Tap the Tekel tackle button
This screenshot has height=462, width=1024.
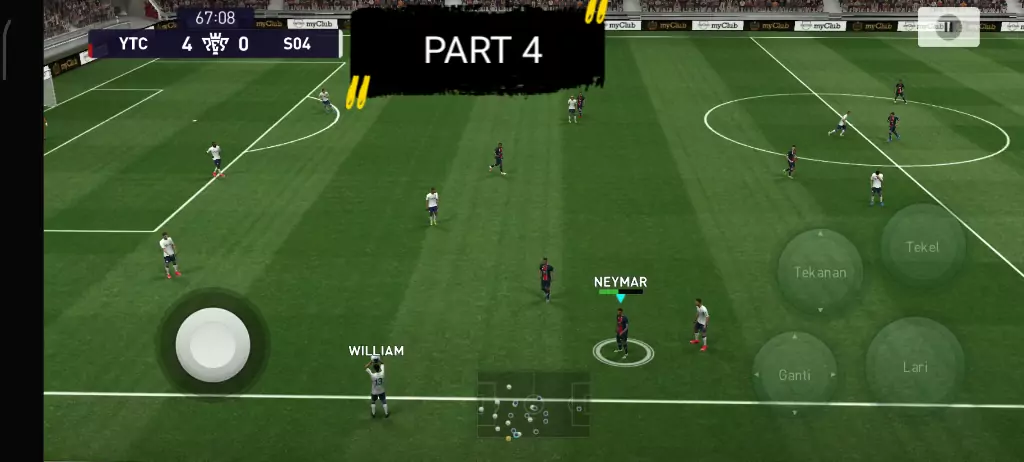922,246
